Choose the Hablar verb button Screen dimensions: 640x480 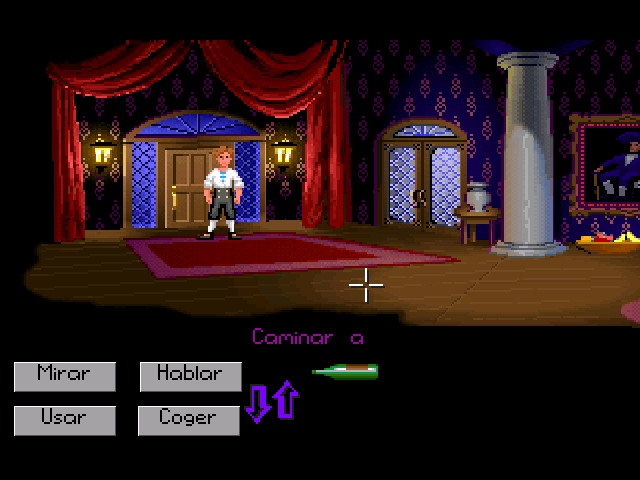point(190,375)
